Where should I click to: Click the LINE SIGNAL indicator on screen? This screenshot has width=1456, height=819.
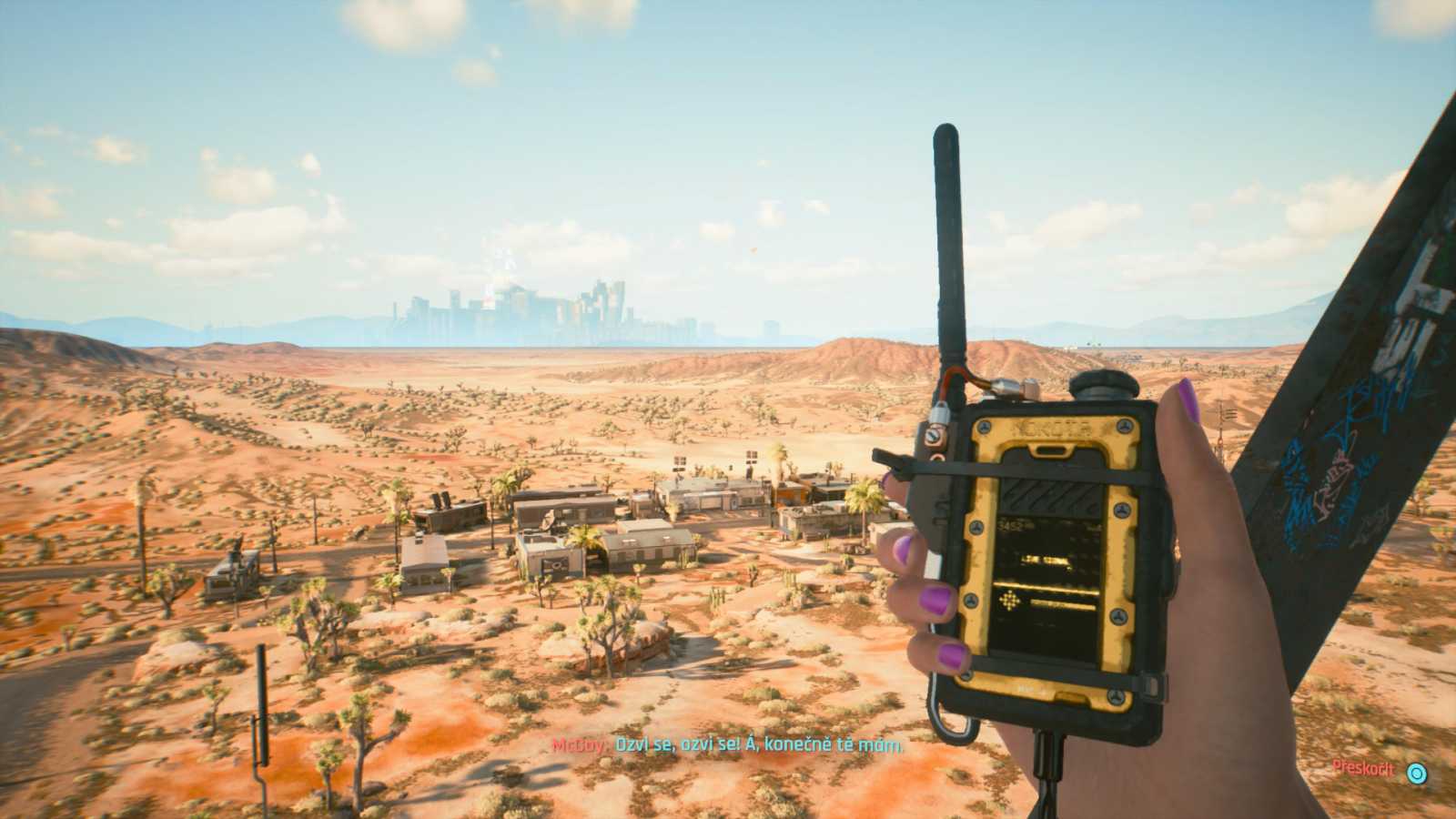[1045, 561]
